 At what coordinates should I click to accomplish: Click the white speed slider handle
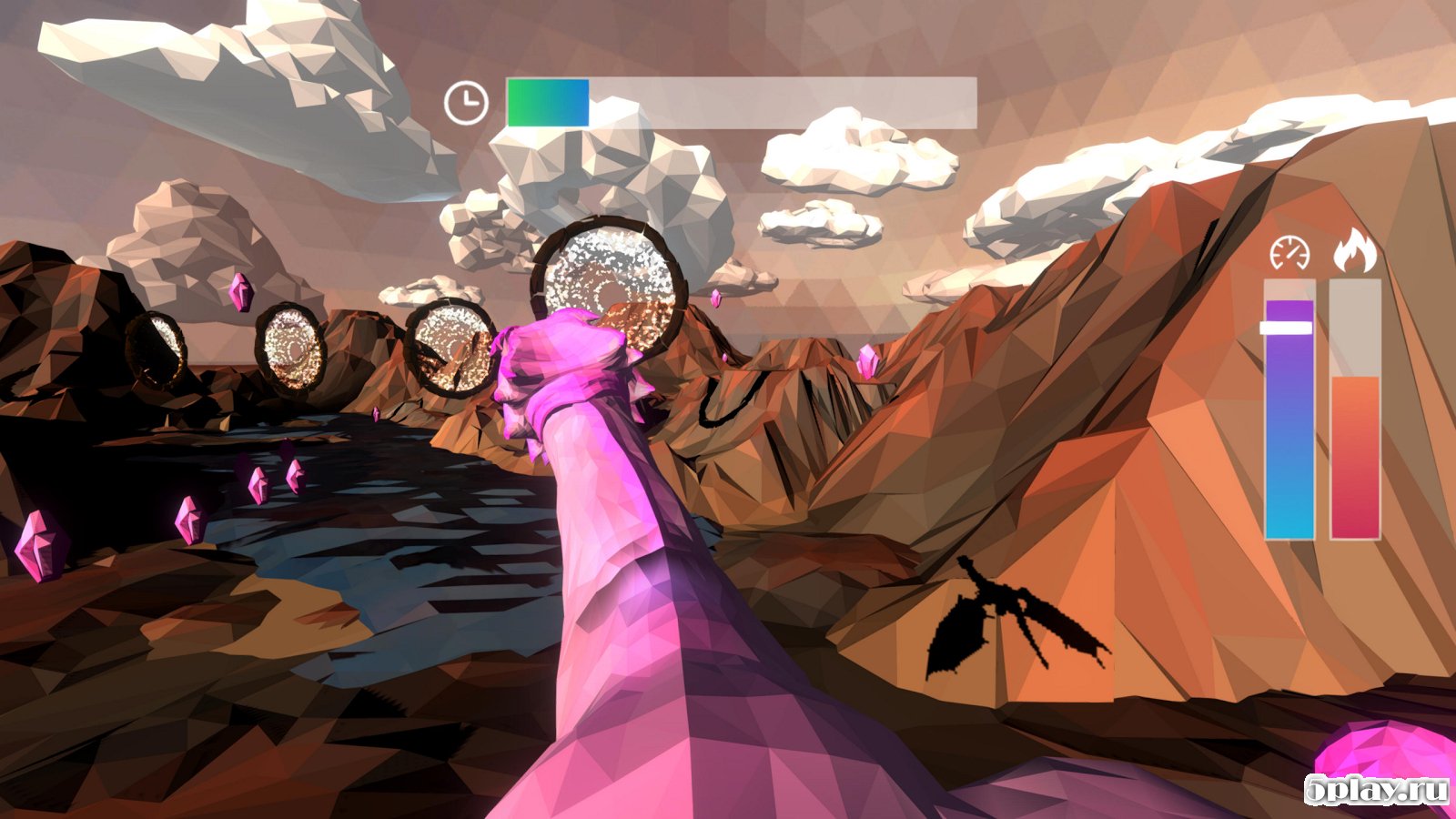pos(1287,328)
